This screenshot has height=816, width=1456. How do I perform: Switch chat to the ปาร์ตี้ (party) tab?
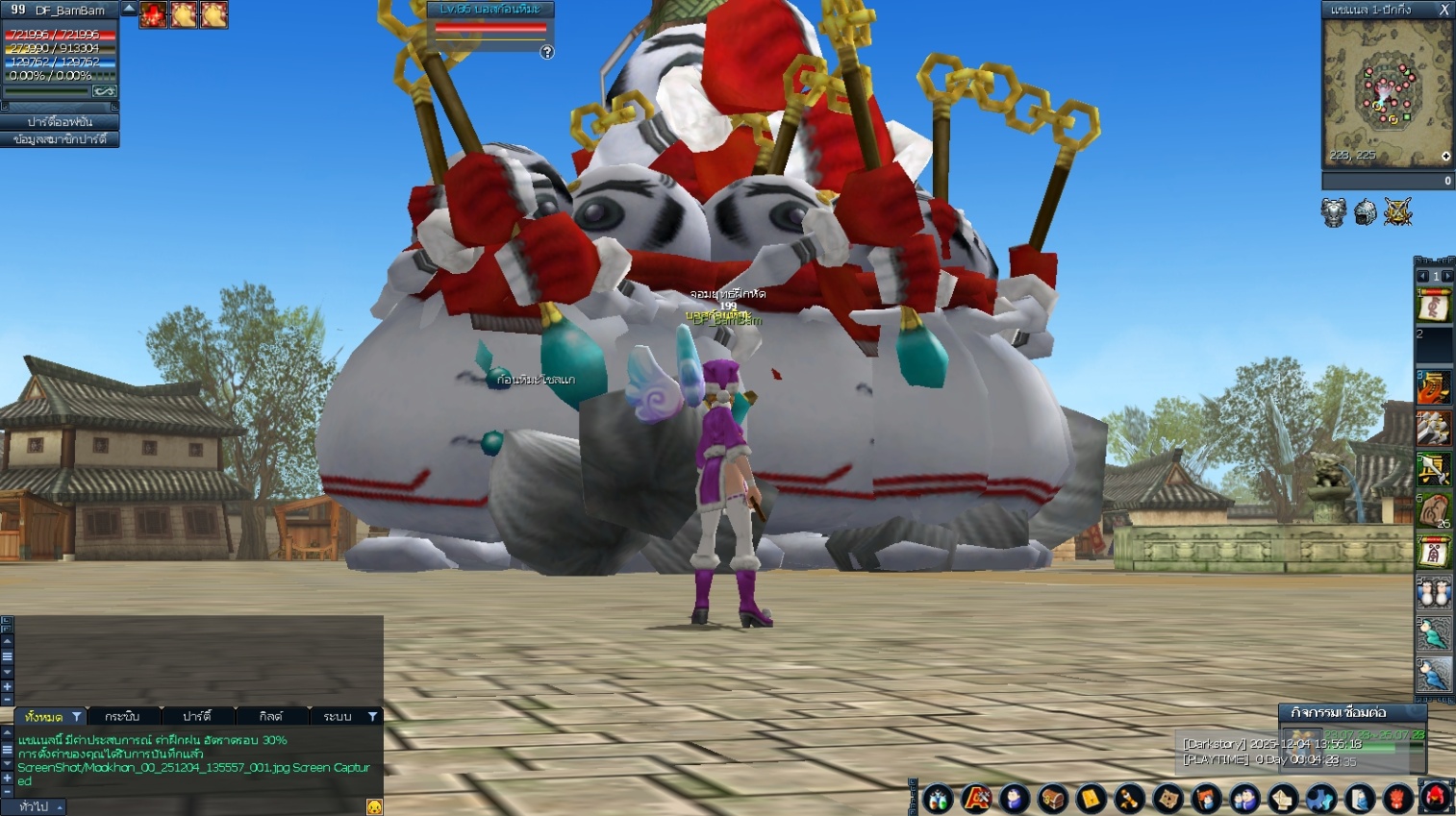[197, 716]
